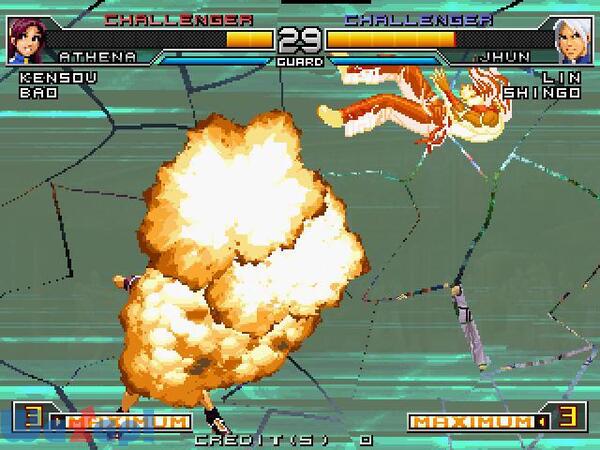Image resolution: width=600 pixels, height=450 pixels.
Task: Select Bao in the left team list
Action: tap(33, 91)
